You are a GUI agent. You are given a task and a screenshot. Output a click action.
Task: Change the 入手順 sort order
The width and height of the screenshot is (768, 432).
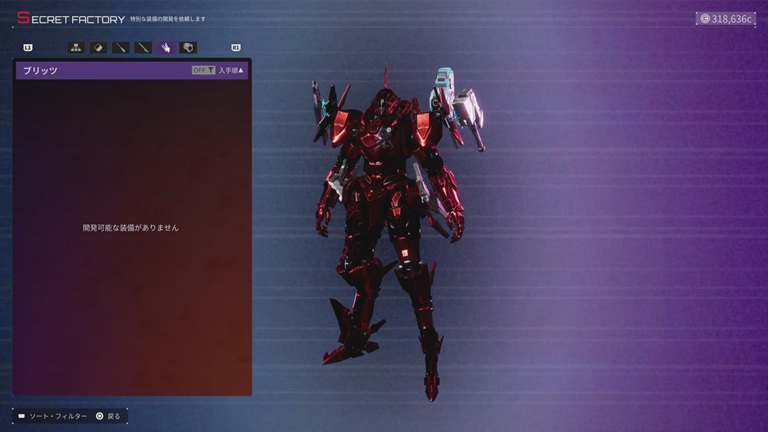pos(232,71)
